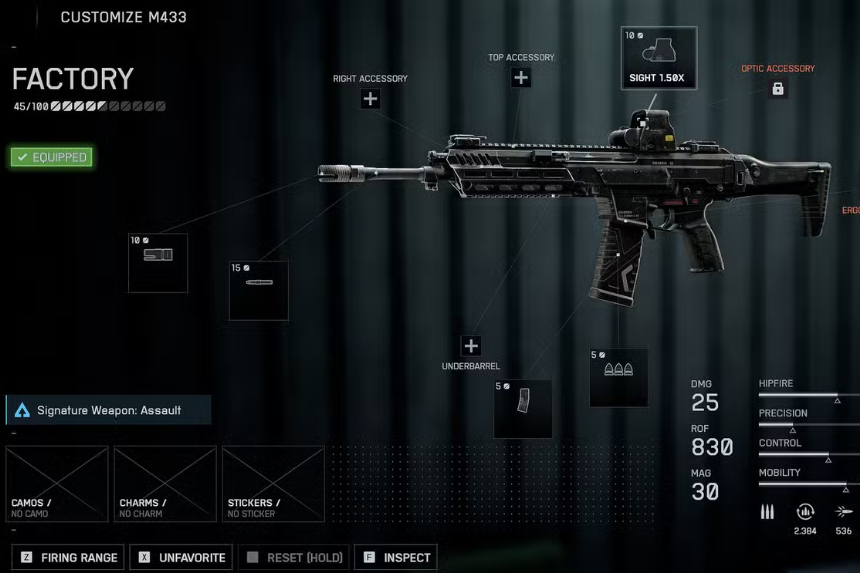This screenshot has height=573, width=860.
Task: Add a Top Accessory attachment
Action: click(521, 77)
